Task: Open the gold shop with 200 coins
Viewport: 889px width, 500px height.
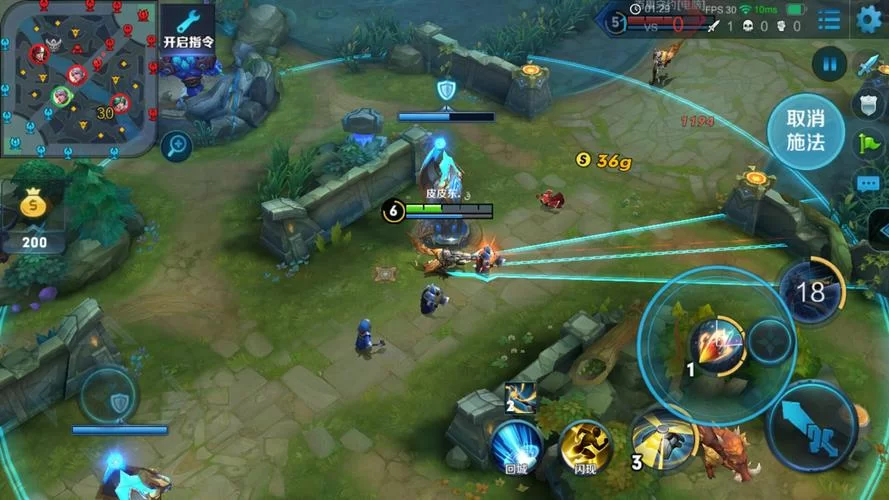Action: pyautogui.click(x=34, y=217)
